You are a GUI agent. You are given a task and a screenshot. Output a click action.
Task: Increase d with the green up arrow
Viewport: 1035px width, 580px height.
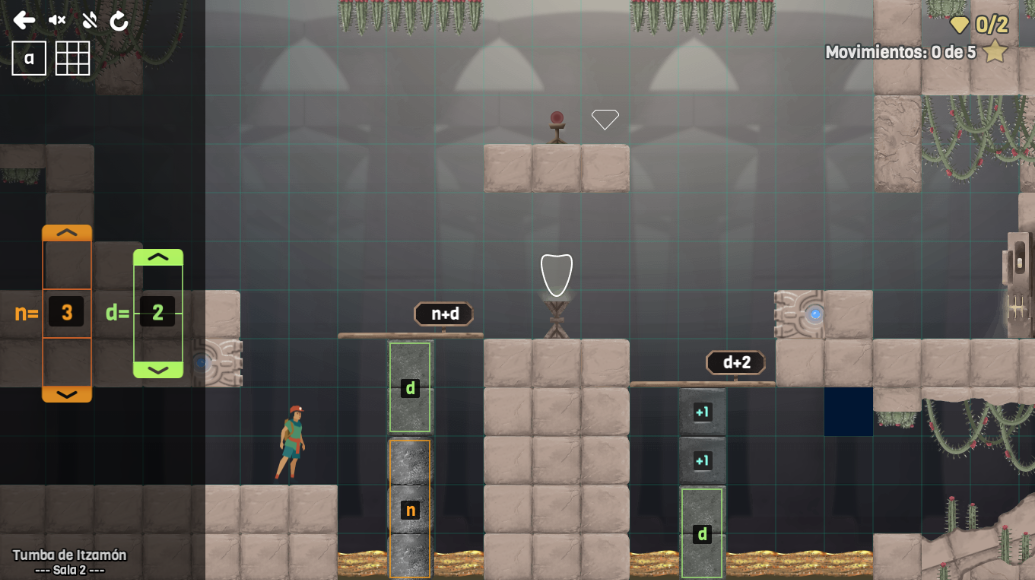pos(158,257)
